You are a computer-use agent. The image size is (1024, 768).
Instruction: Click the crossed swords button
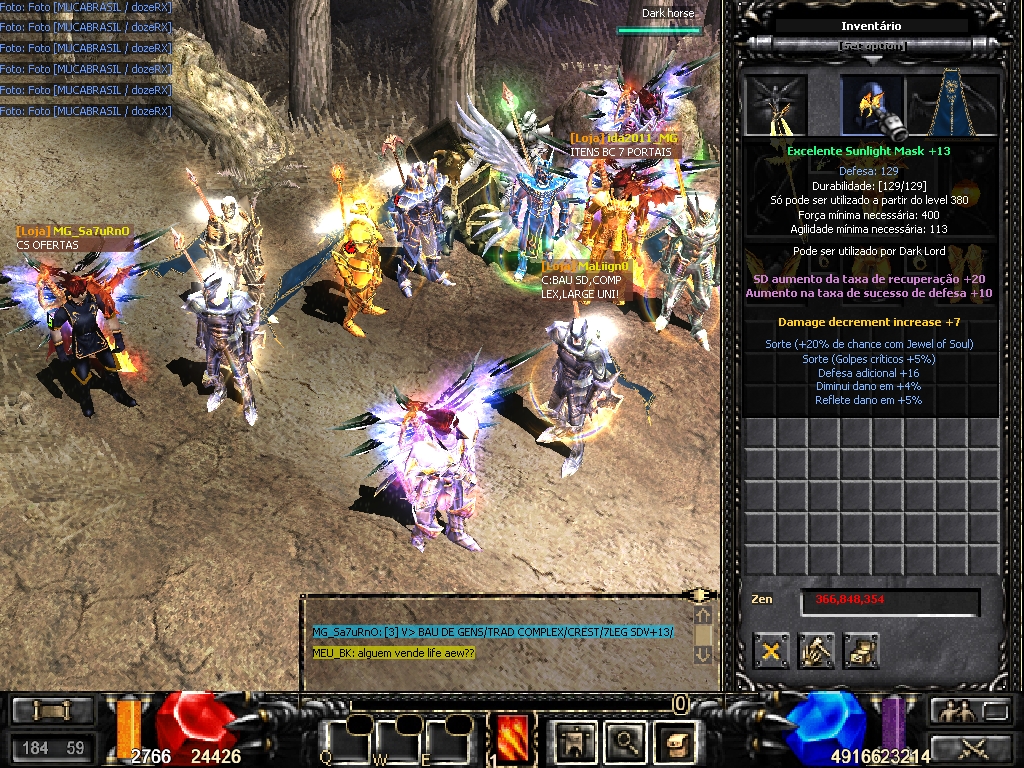(972, 746)
